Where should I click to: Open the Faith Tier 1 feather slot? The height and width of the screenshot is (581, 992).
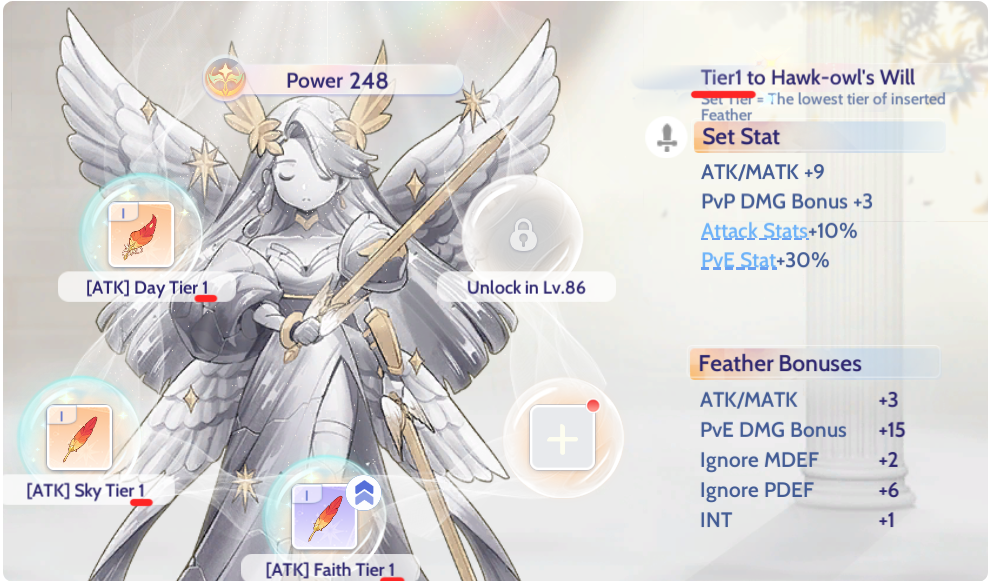point(324,515)
